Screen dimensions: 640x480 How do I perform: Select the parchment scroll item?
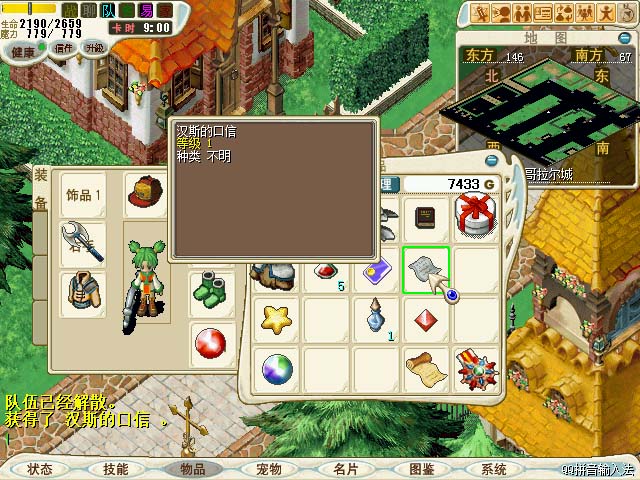tap(425, 369)
